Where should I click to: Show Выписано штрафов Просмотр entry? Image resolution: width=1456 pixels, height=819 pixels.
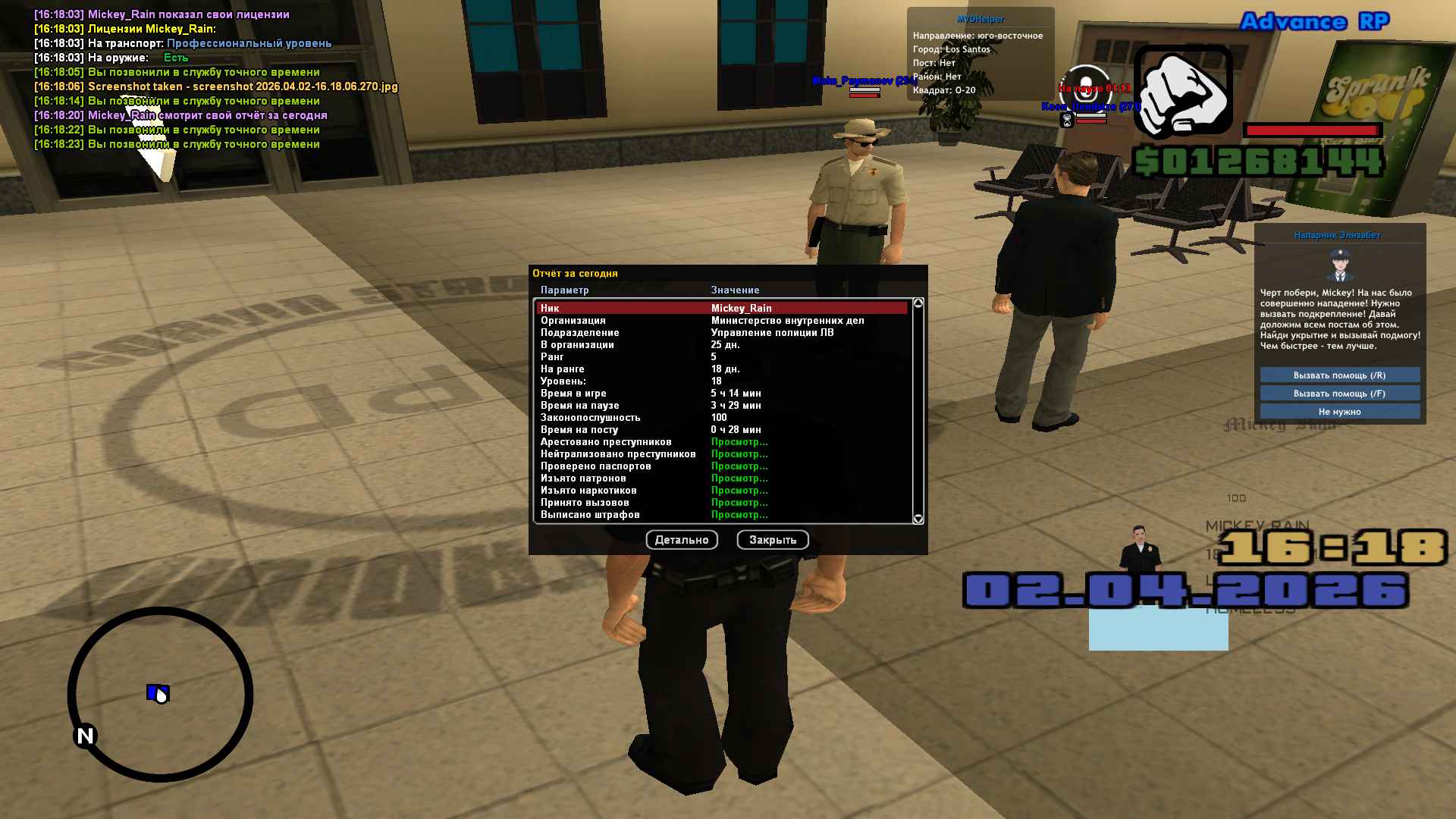(x=739, y=515)
